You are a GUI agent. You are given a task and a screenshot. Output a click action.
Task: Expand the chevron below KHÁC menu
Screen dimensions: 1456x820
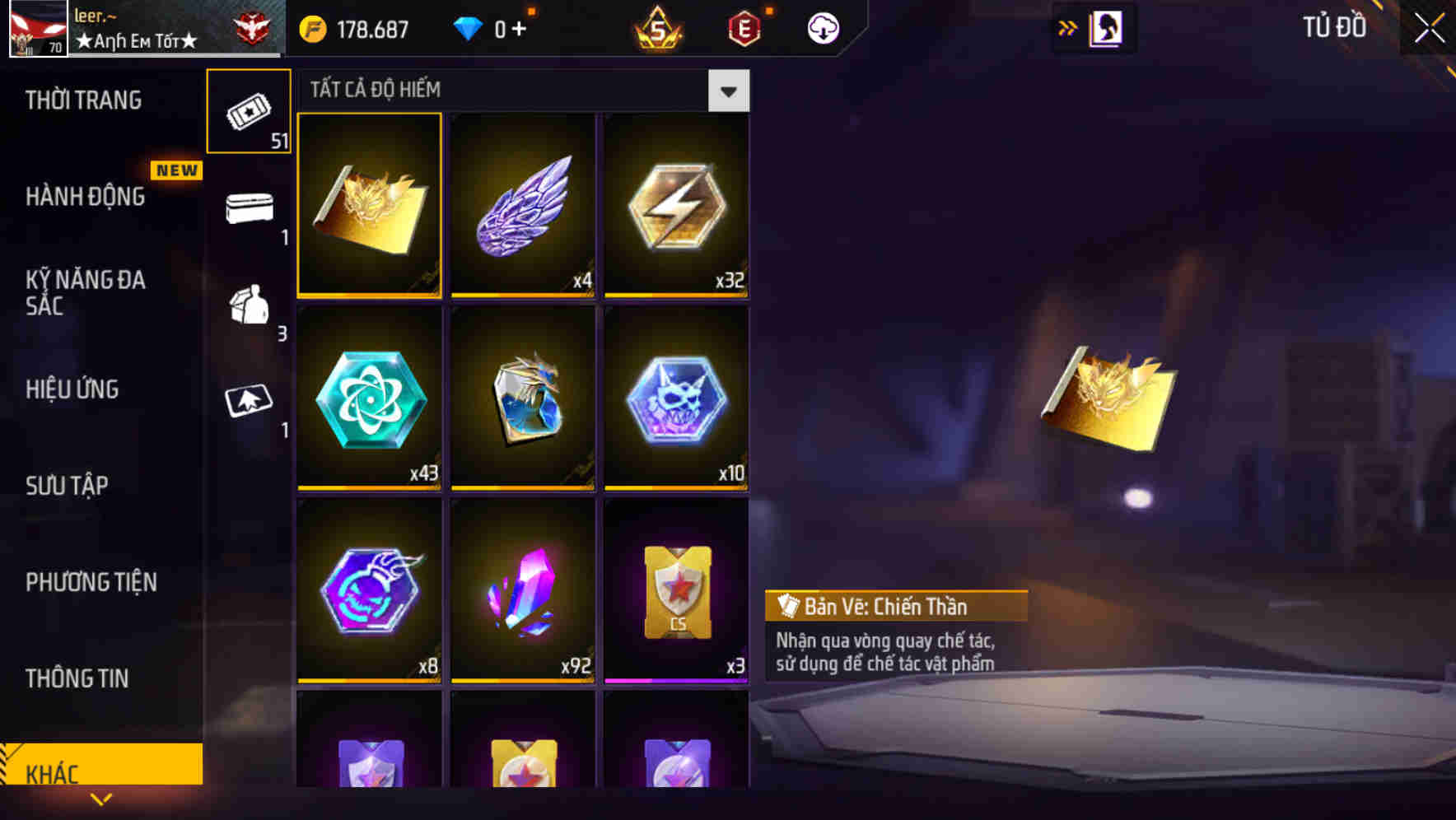click(x=100, y=799)
